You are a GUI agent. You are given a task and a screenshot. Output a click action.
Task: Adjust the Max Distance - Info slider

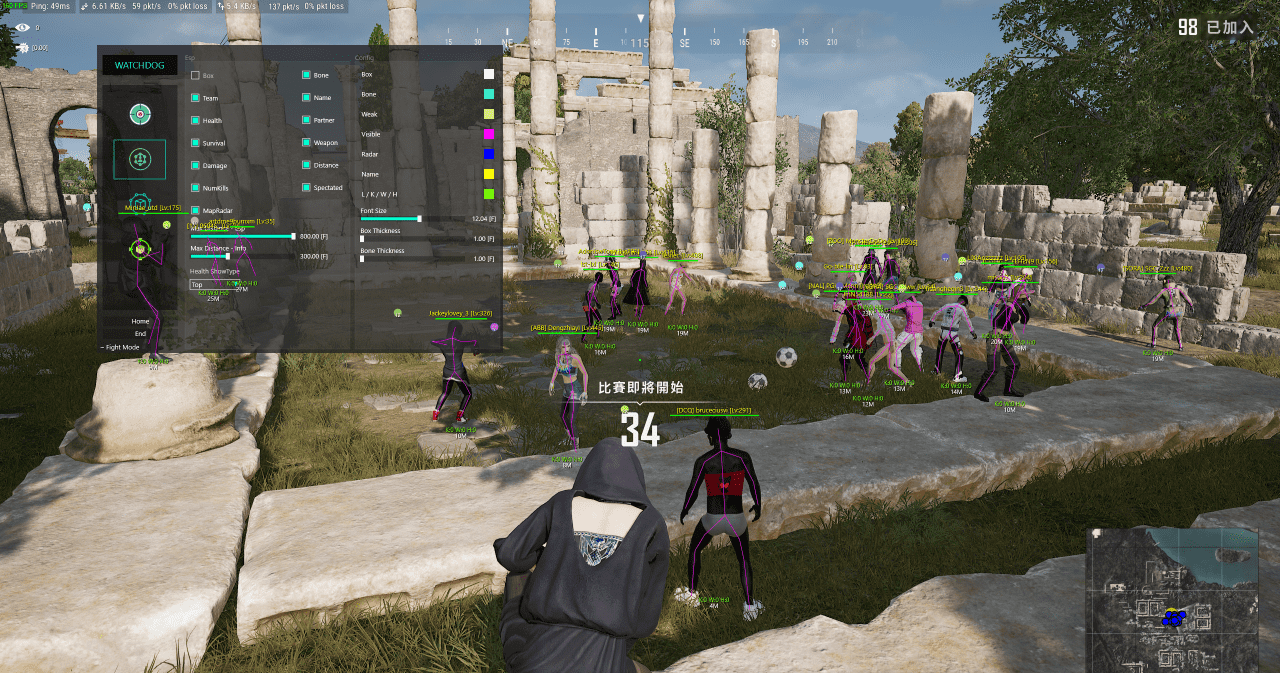click(x=228, y=256)
